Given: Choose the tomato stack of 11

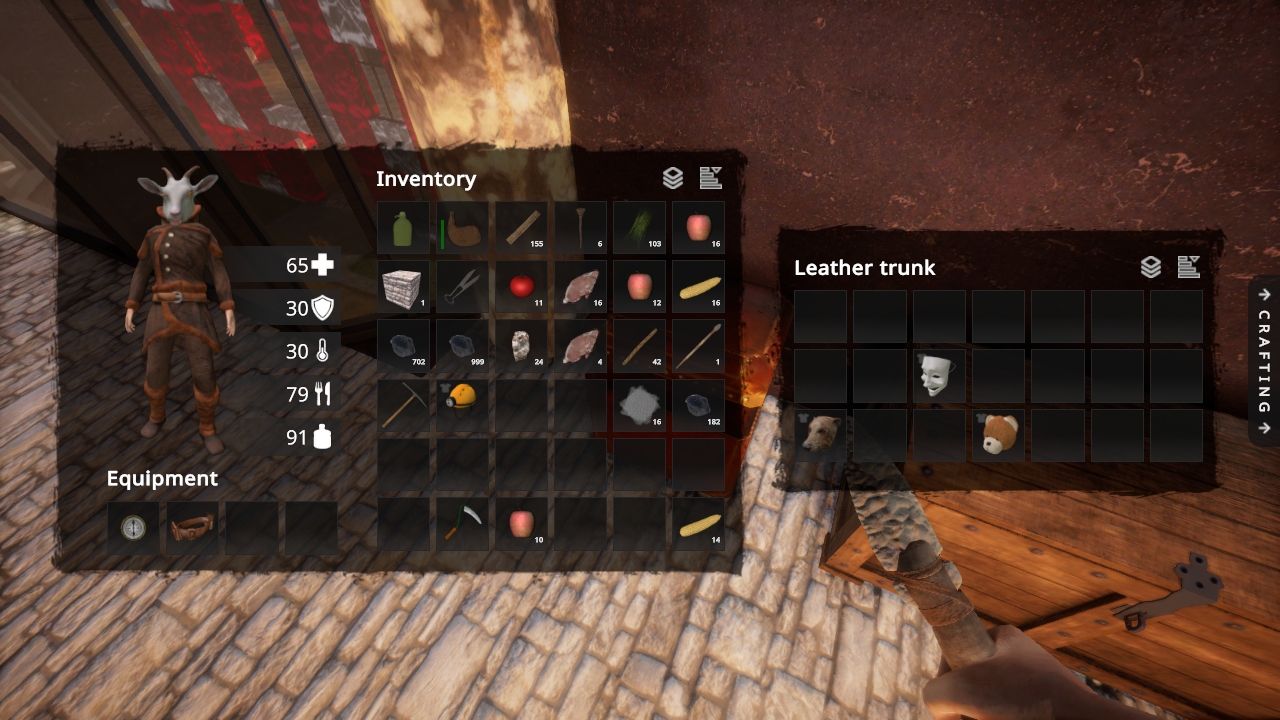Looking at the screenshot, I should [522, 288].
